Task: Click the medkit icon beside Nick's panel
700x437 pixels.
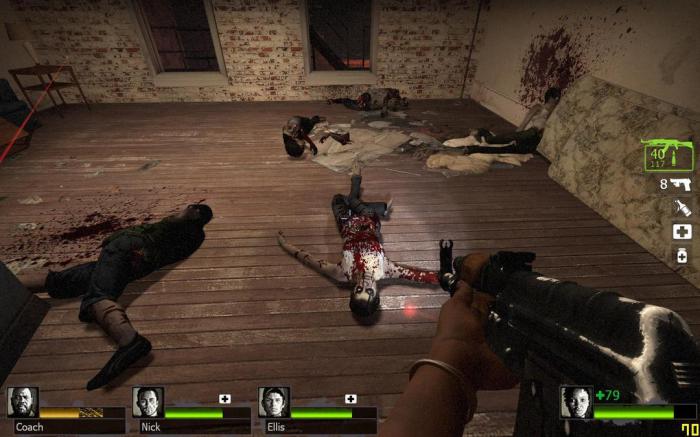Action: [x=225, y=399]
